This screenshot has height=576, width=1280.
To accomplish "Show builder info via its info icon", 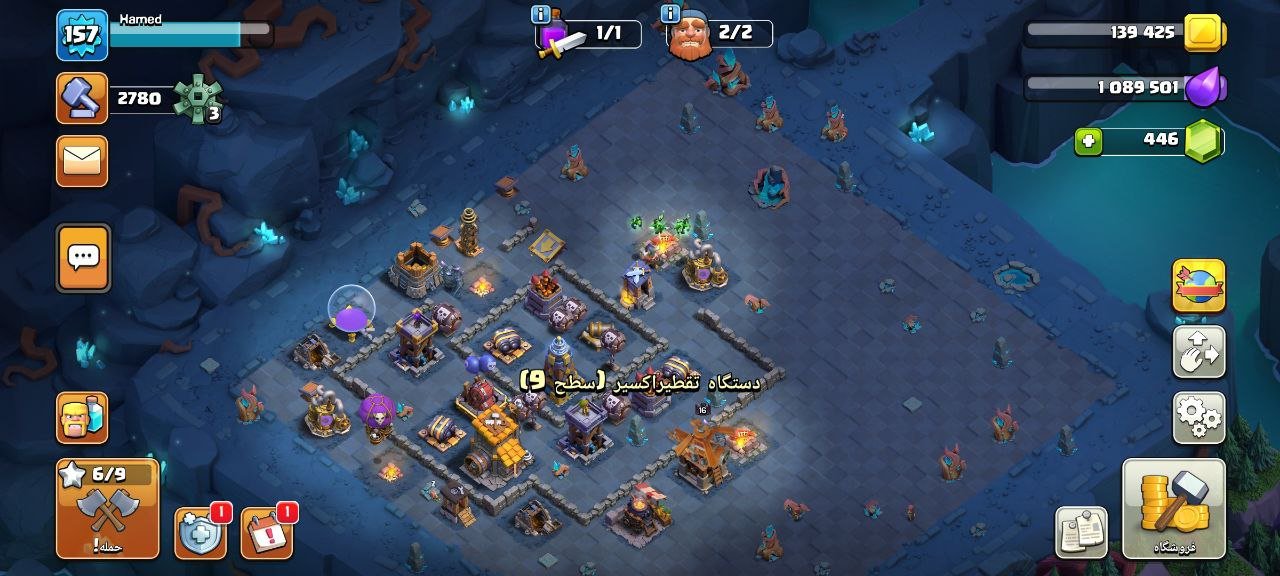I will click(670, 14).
